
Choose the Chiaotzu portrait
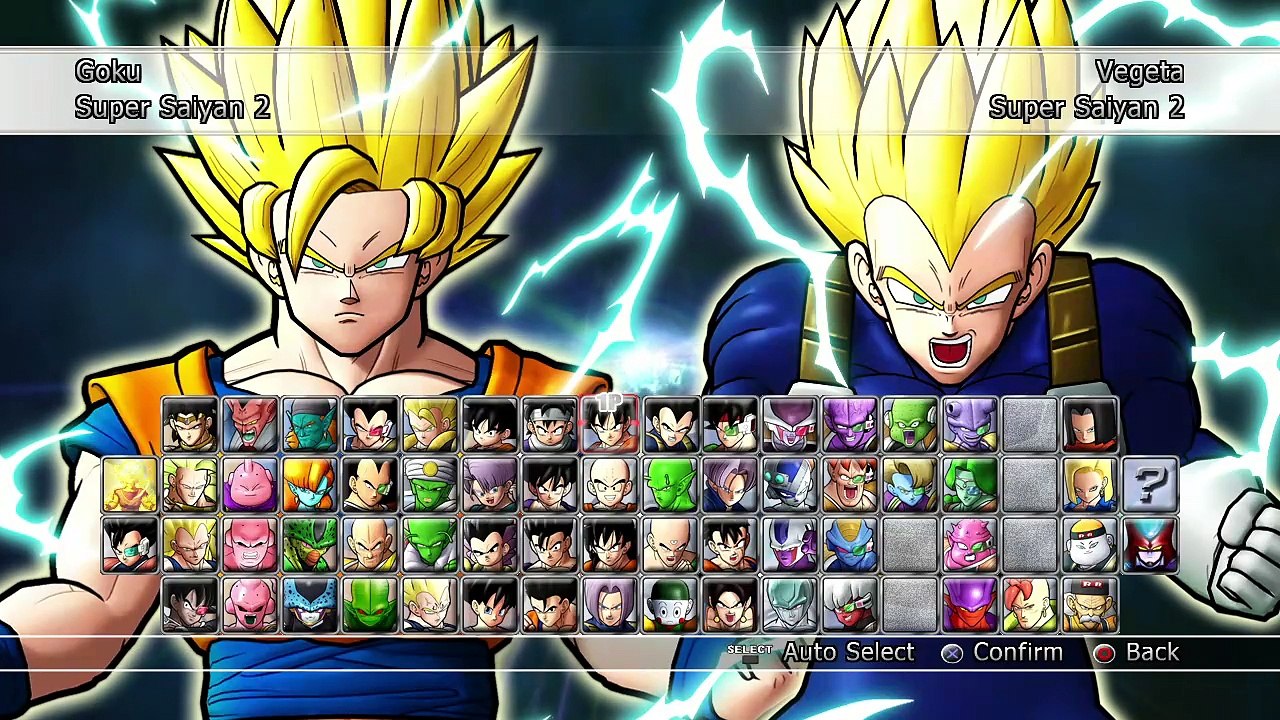click(670, 605)
